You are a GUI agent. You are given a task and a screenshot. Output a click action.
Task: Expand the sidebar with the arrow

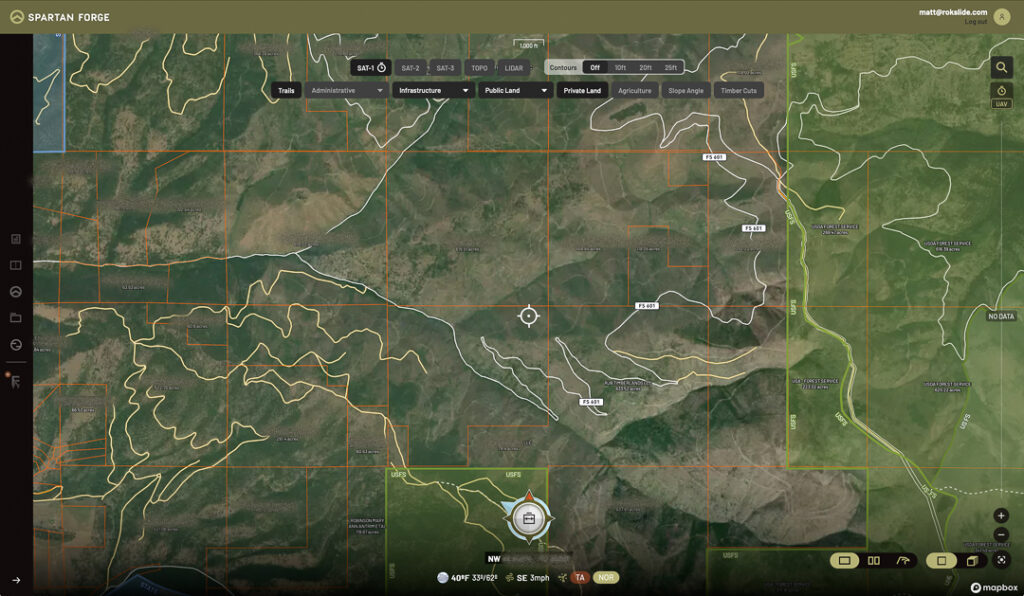point(16,580)
